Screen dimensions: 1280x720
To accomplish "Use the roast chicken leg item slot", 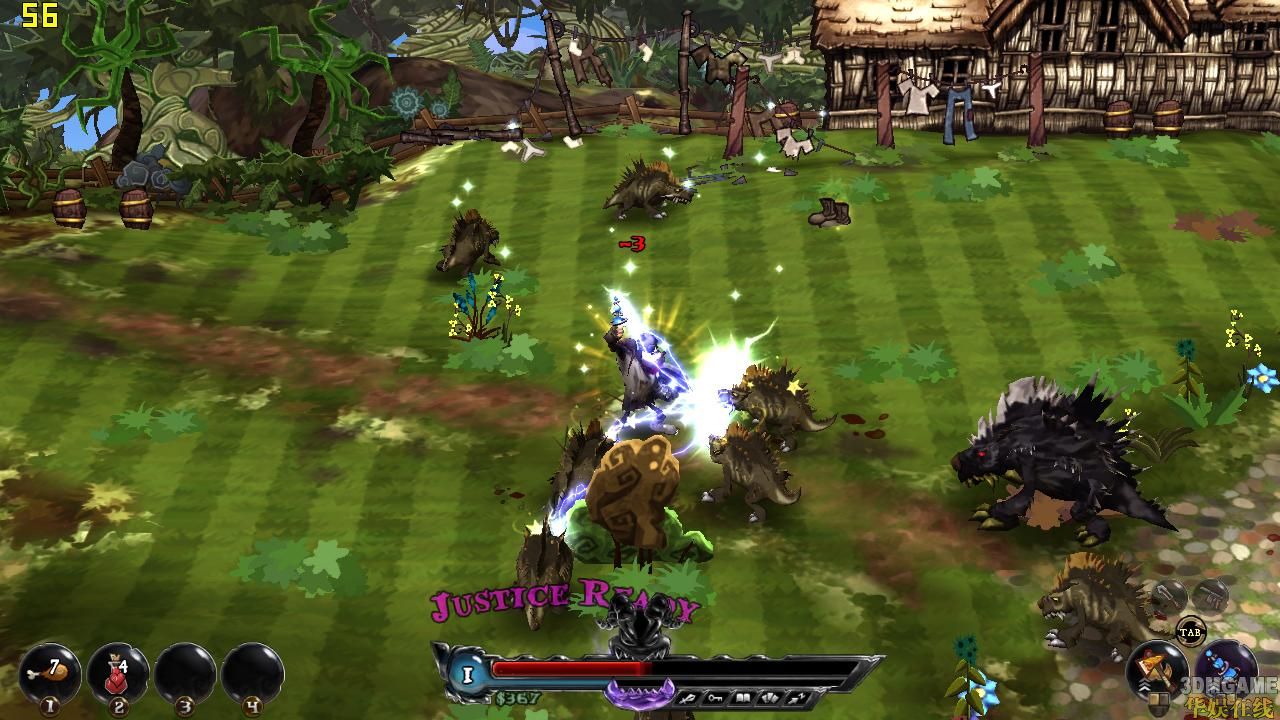I will [x=52, y=673].
